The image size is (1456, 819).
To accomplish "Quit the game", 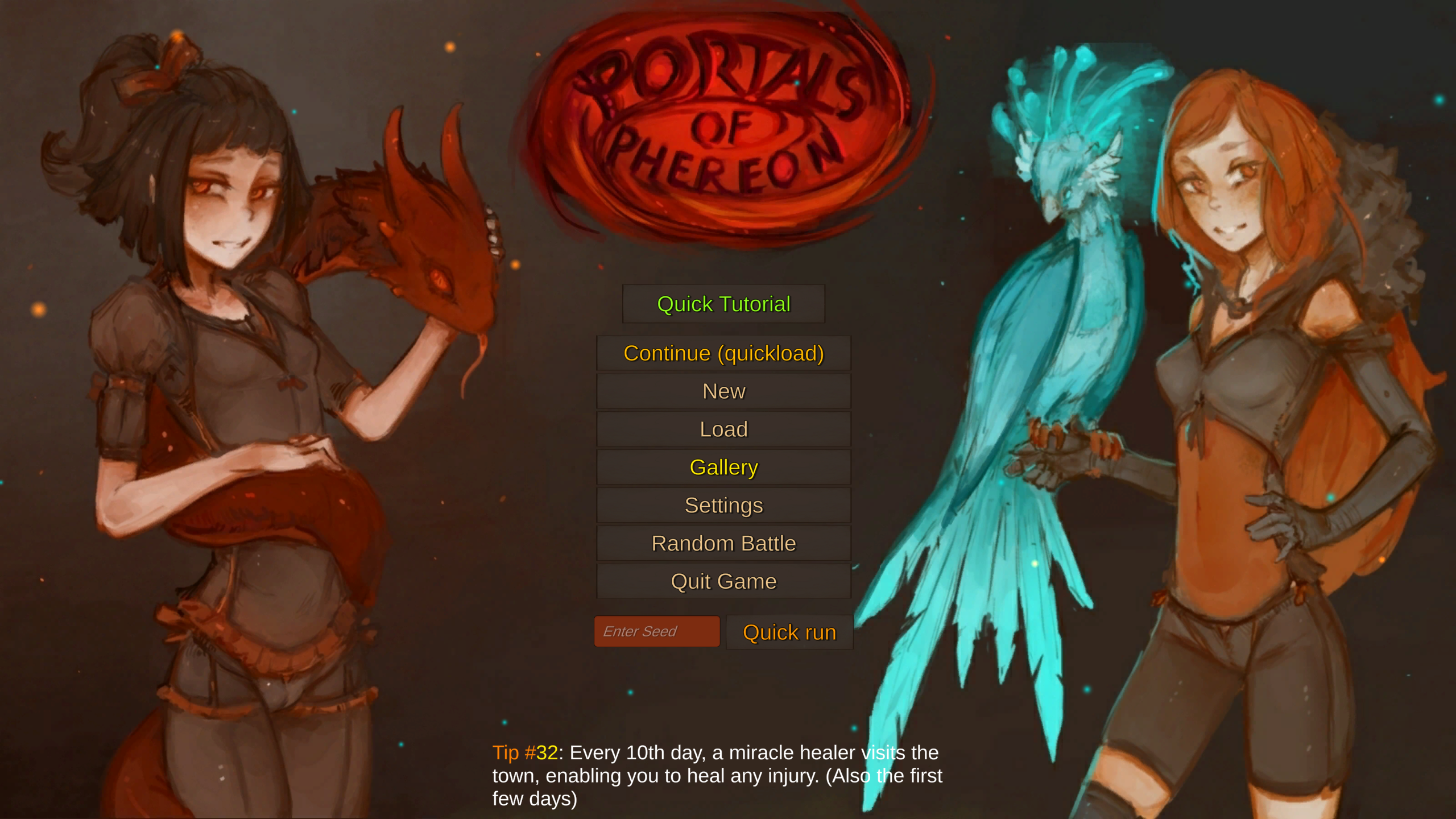I will (x=723, y=581).
